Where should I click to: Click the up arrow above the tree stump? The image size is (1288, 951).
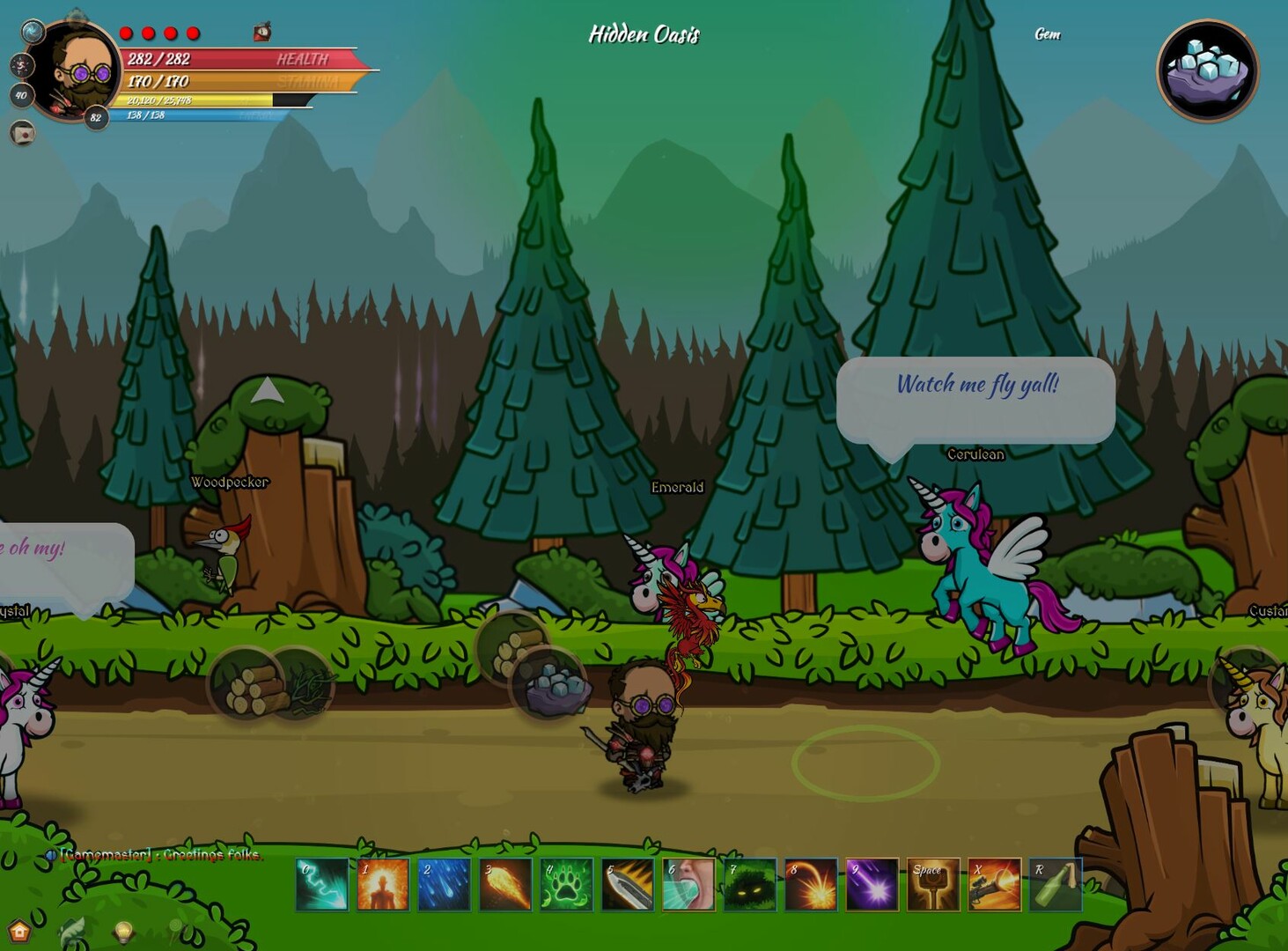[267, 387]
